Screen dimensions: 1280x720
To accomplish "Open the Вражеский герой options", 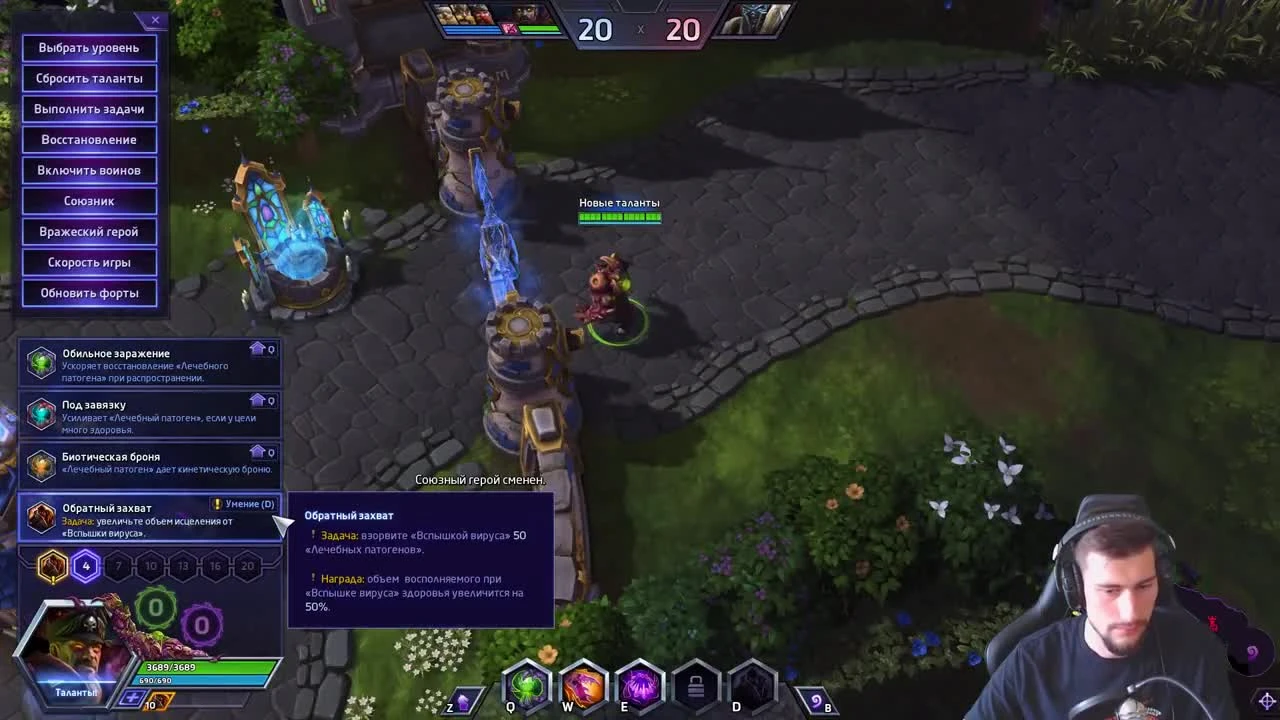I will (89, 231).
